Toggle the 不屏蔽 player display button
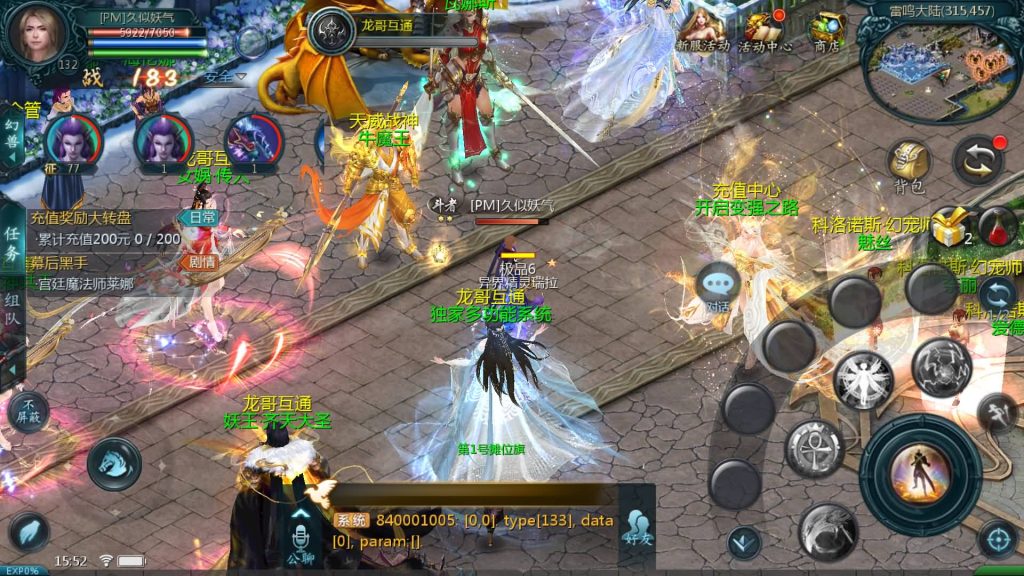Screen dimensions: 1024x576 click(x=28, y=409)
